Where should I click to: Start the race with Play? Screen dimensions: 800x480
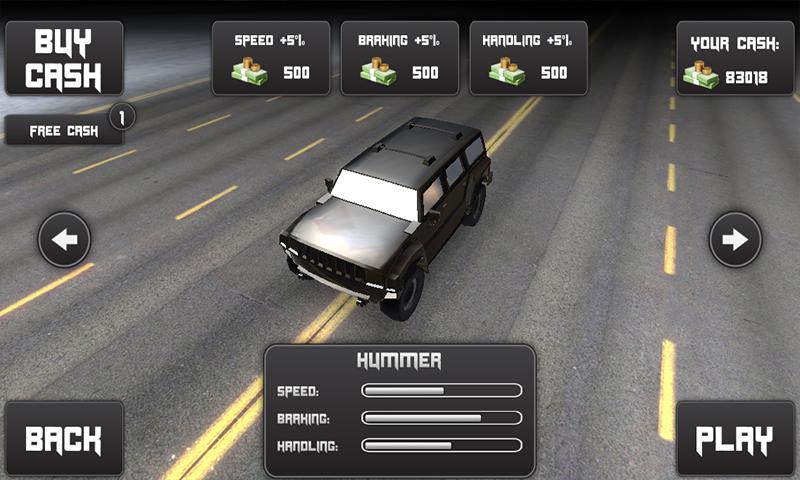[x=735, y=439]
